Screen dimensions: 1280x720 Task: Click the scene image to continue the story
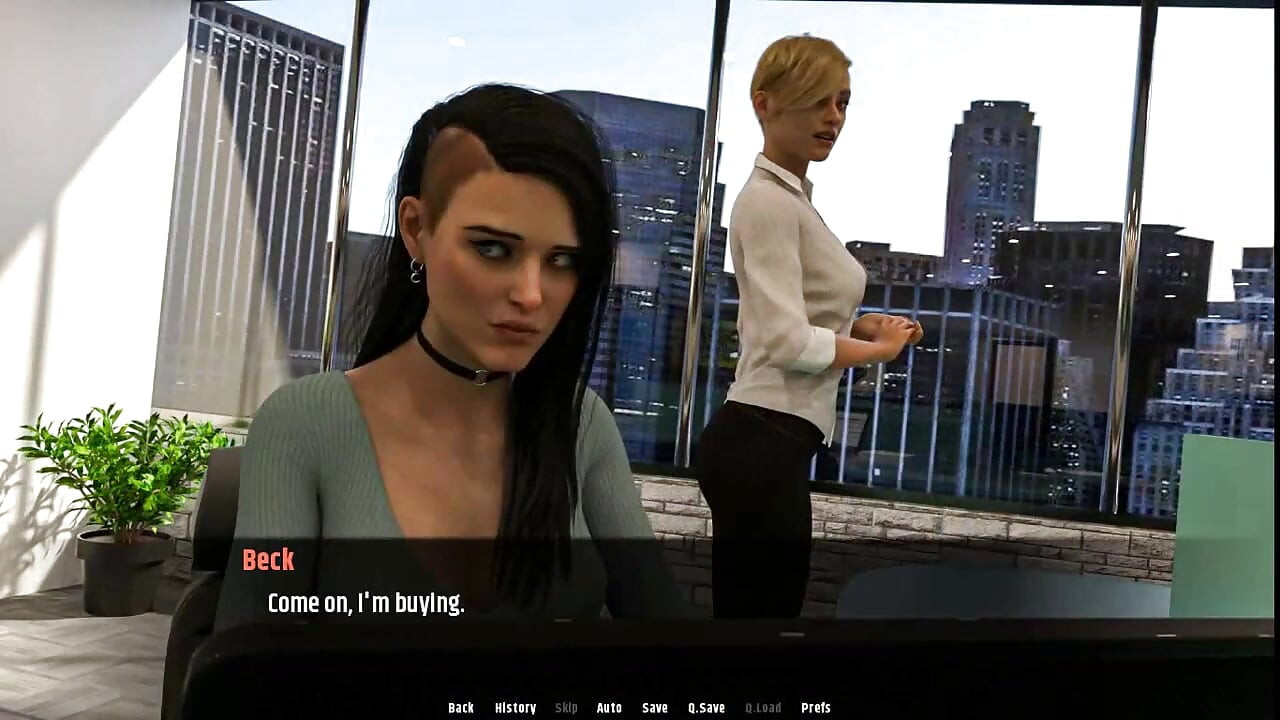[640, 300]
